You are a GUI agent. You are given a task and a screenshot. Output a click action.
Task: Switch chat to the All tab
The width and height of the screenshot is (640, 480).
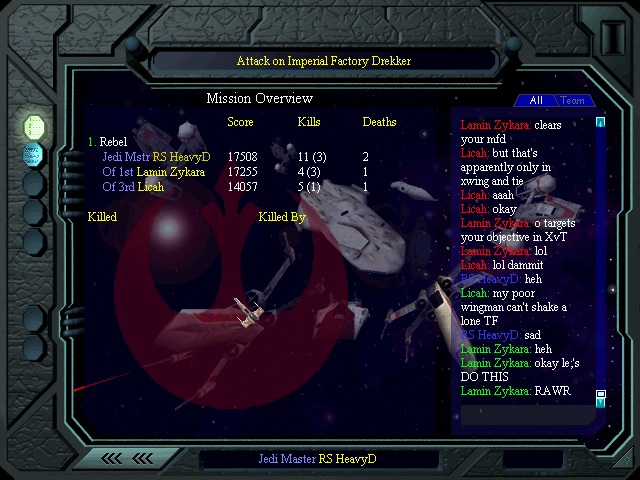(536, 100)
